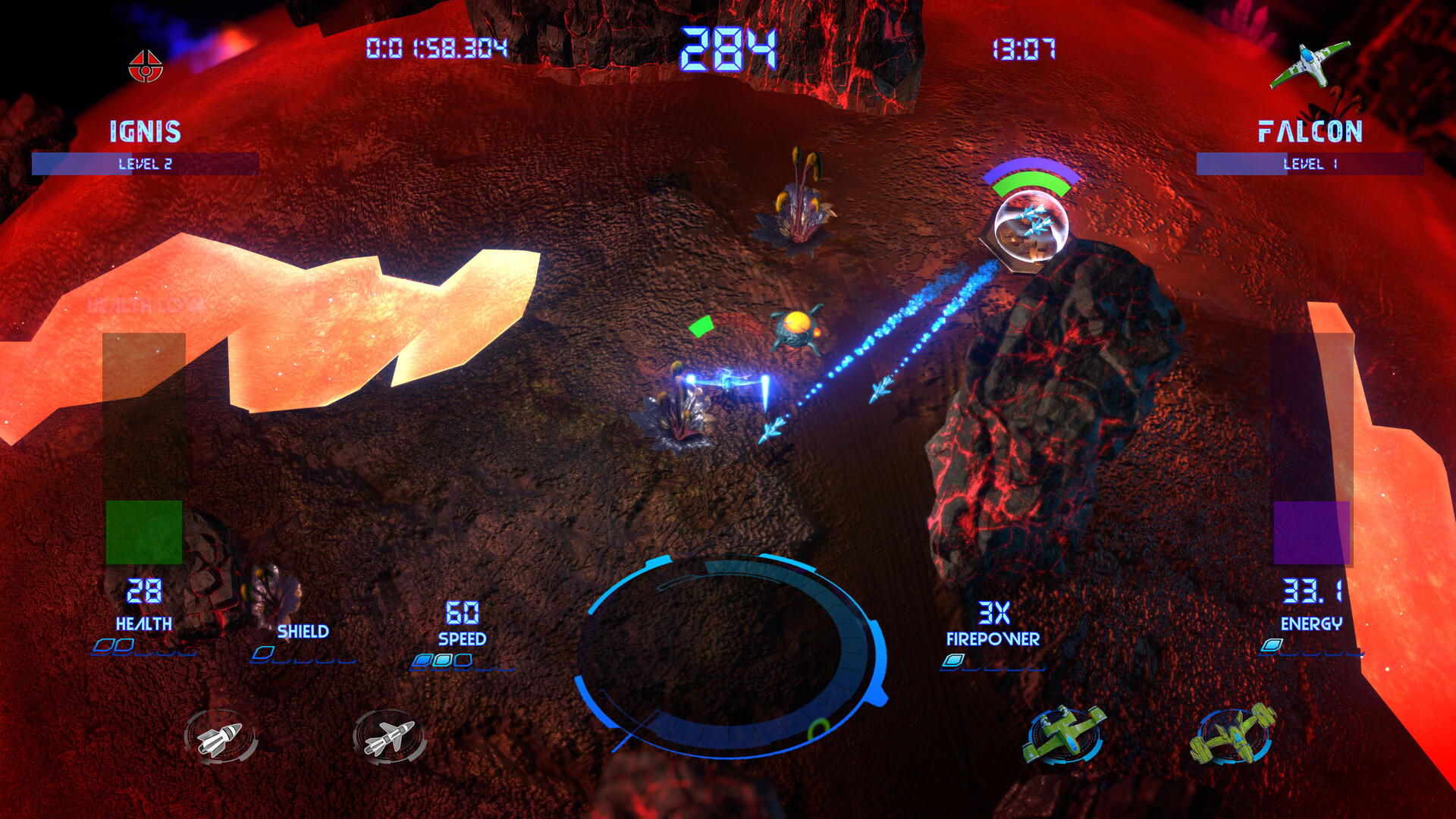Click the IGNIS crosshair target icon
The width and height of the screenshot is (1456, 819).
(x=146, y=67)
